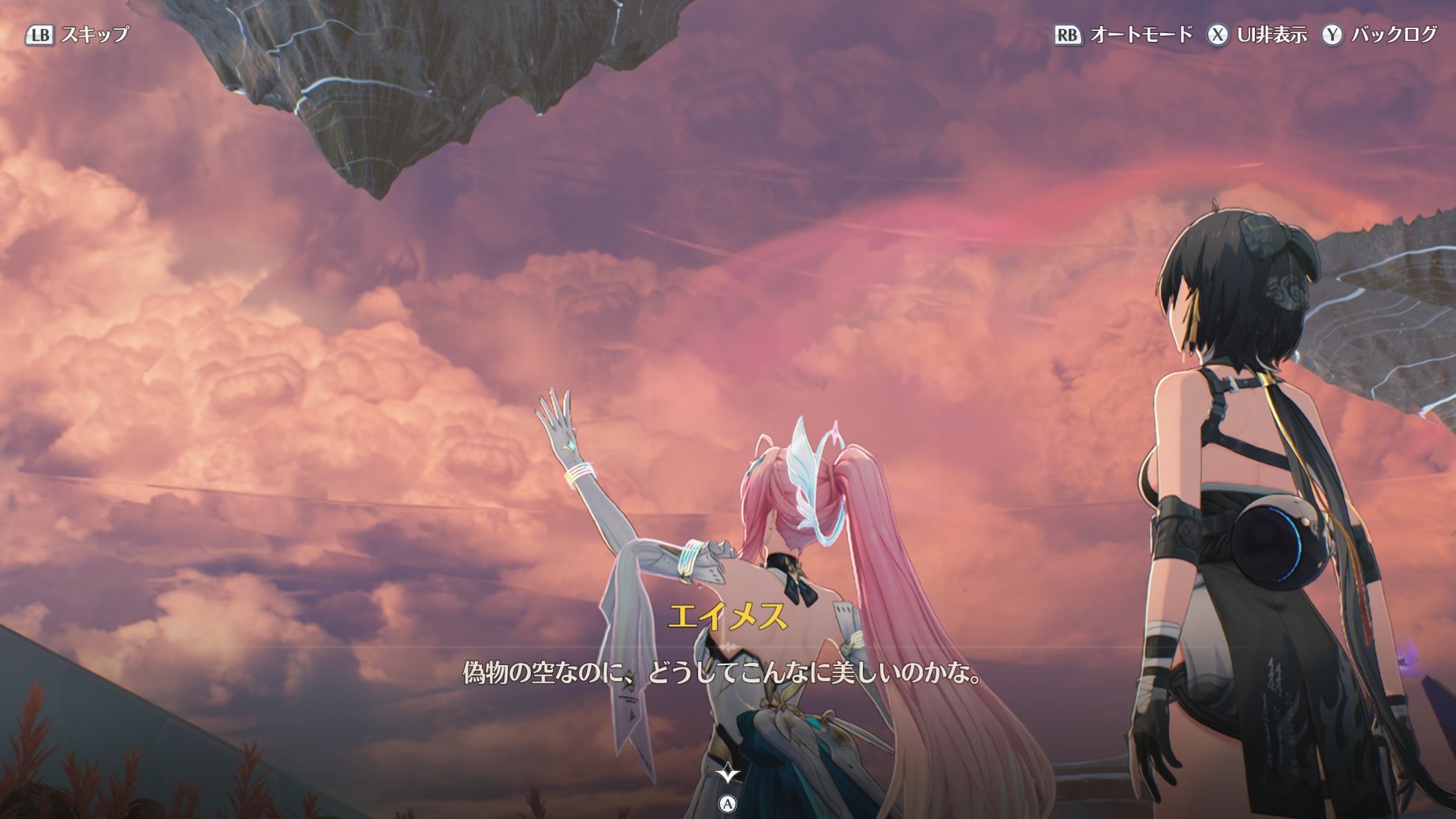Advance dialogue via the sparkle continue indicator
The image size is (1456, 819).
click(x=727, y=774)
